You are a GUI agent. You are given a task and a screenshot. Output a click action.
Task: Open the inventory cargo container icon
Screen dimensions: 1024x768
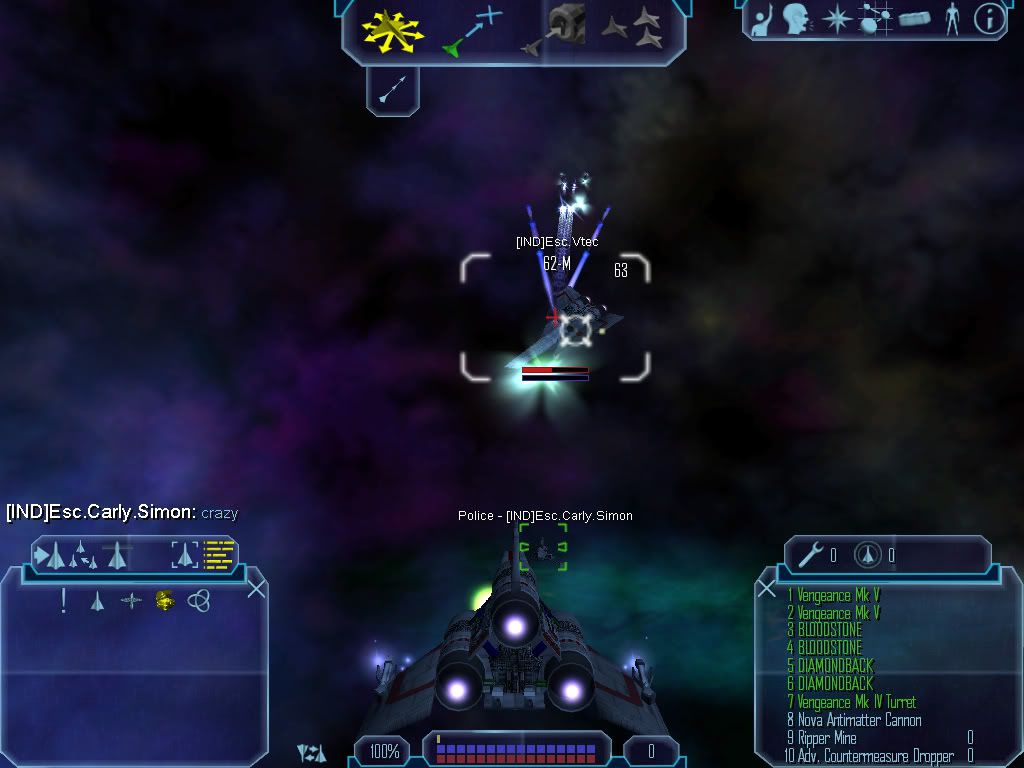[x=915, y=18]
